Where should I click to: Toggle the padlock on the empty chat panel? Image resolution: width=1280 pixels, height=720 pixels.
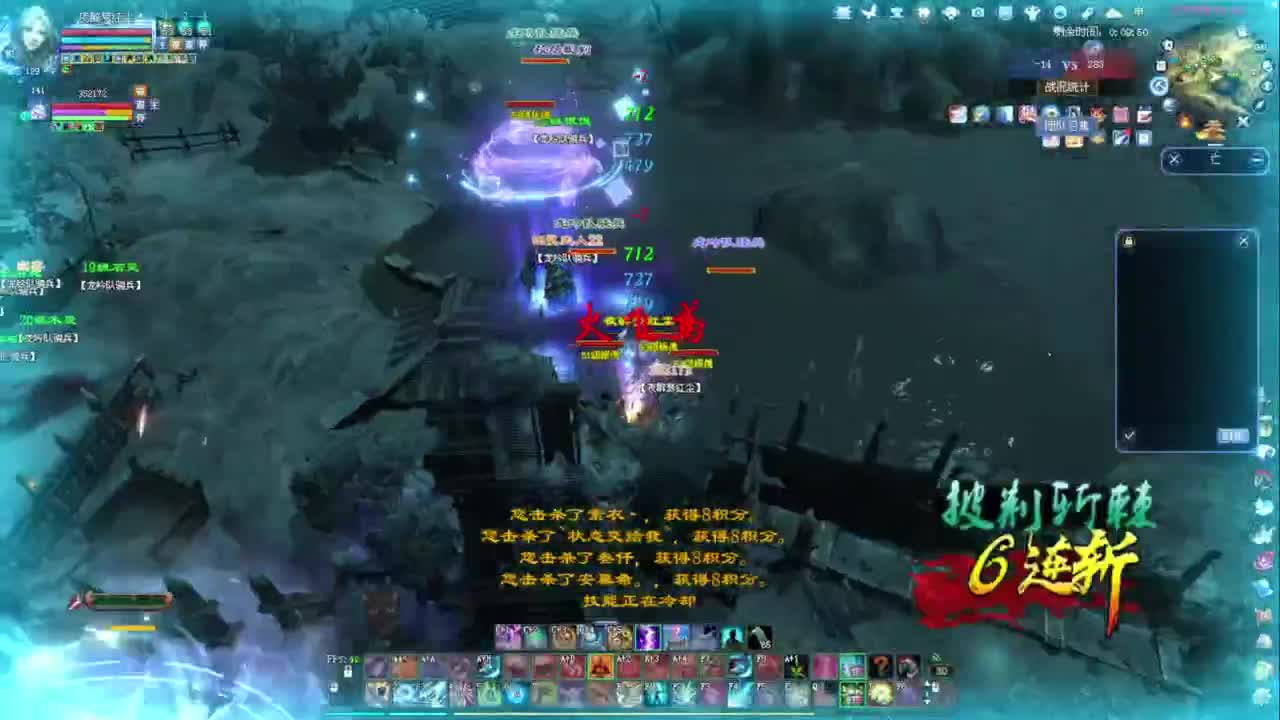pyautogui.click(x=1127, y=240)
